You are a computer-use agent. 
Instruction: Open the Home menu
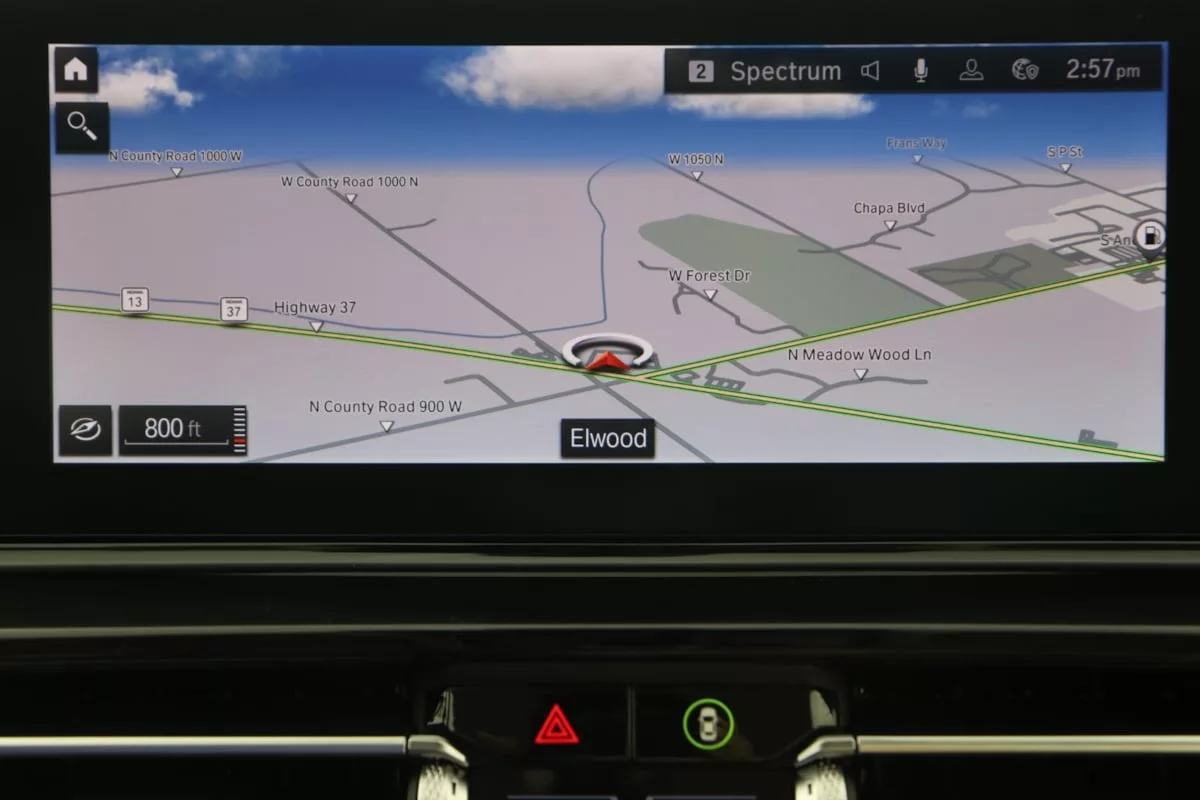click(x=76, y=70)
